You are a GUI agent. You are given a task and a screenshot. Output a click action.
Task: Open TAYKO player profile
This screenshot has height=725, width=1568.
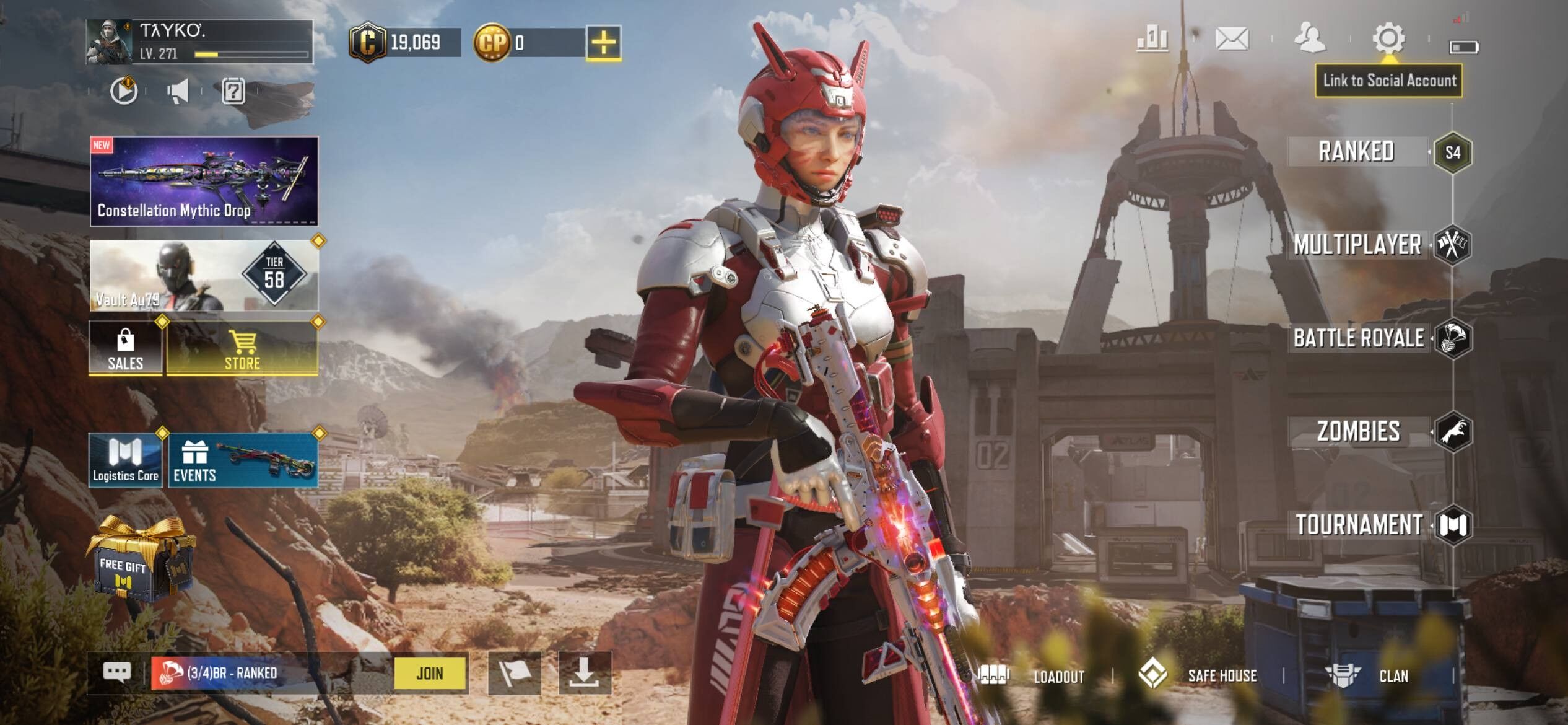coord(199,42)
